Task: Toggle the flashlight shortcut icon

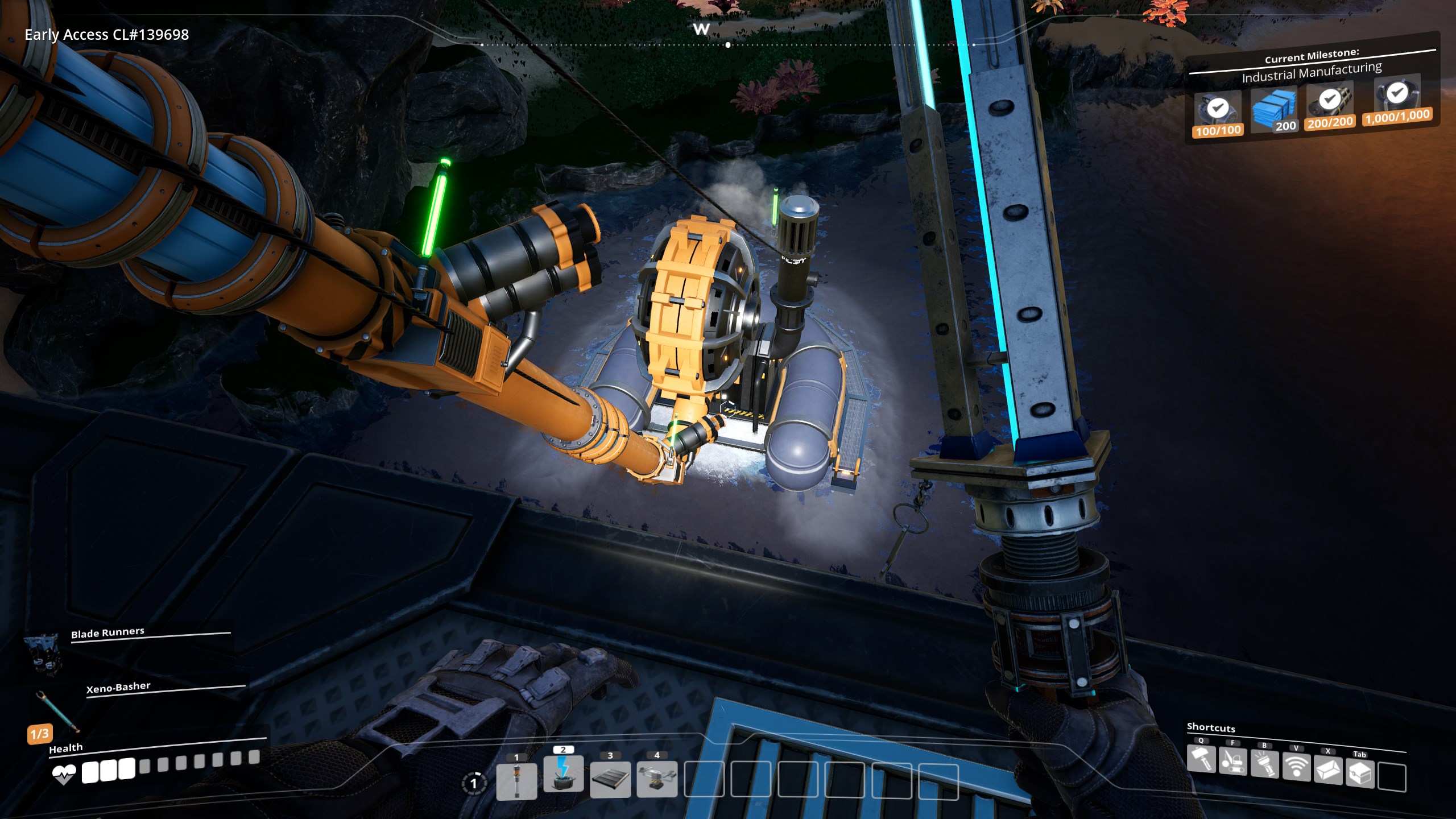Action: coord(1264,765)
